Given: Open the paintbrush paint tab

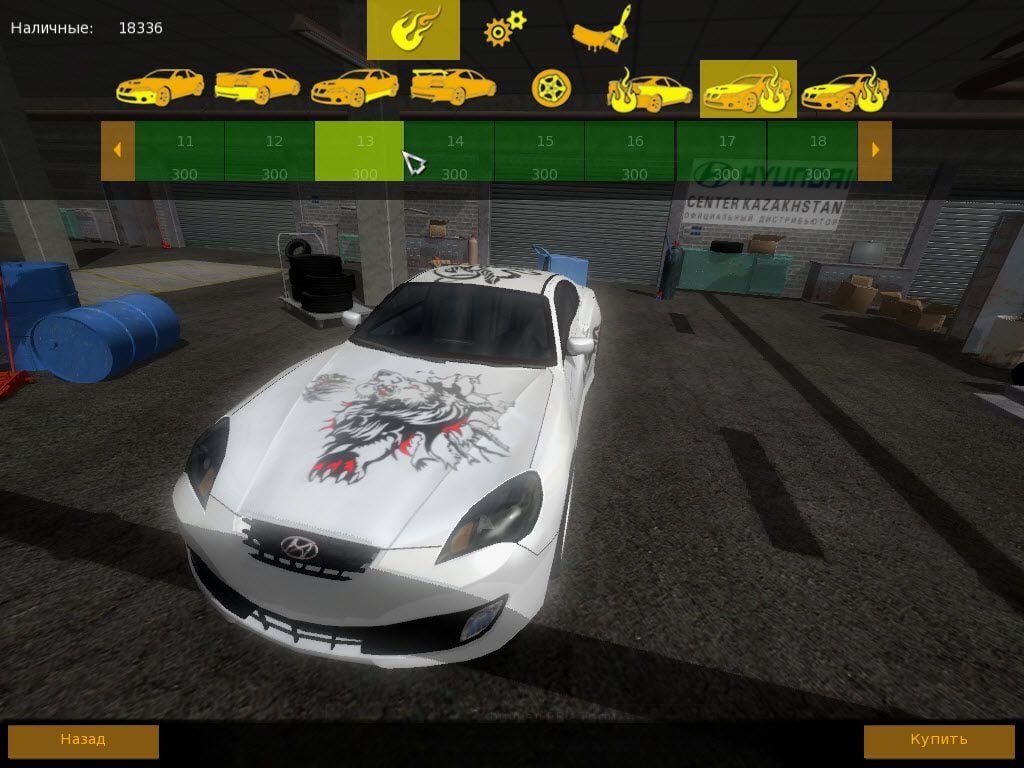Looking at the screenshot, I should coord(602,30).
